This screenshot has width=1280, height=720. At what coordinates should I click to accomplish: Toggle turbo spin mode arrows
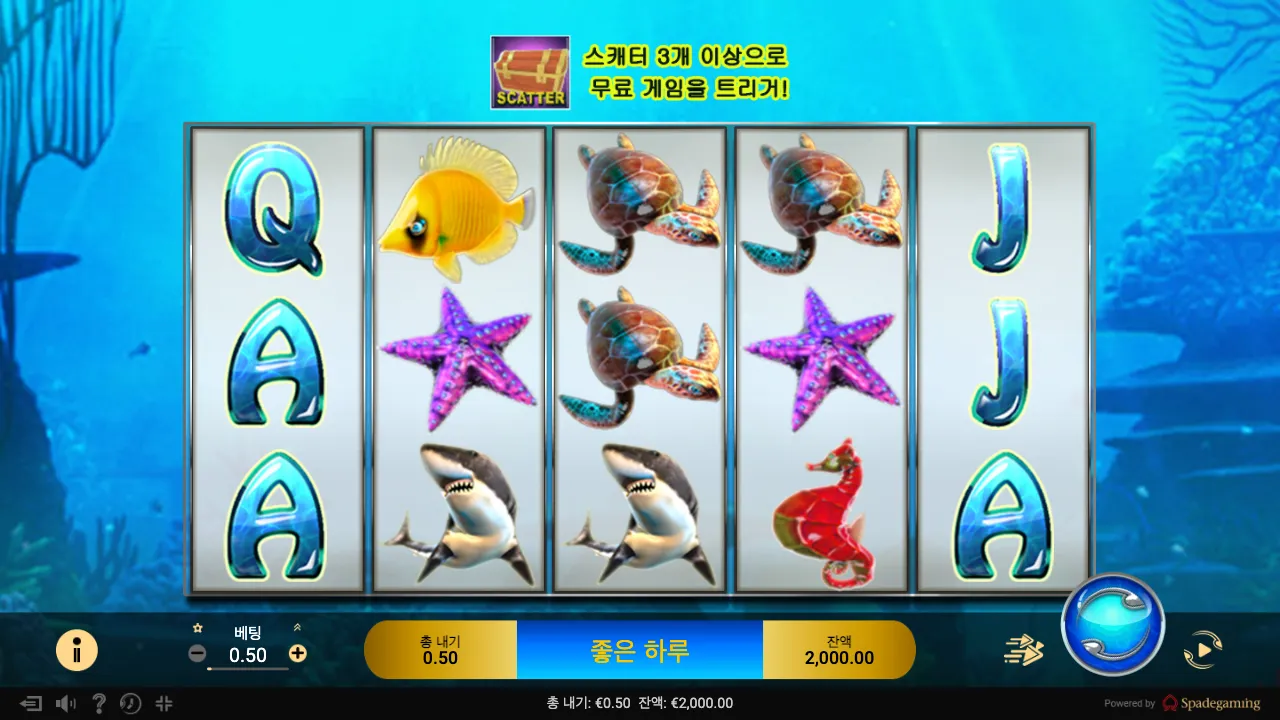(1023, 651)
